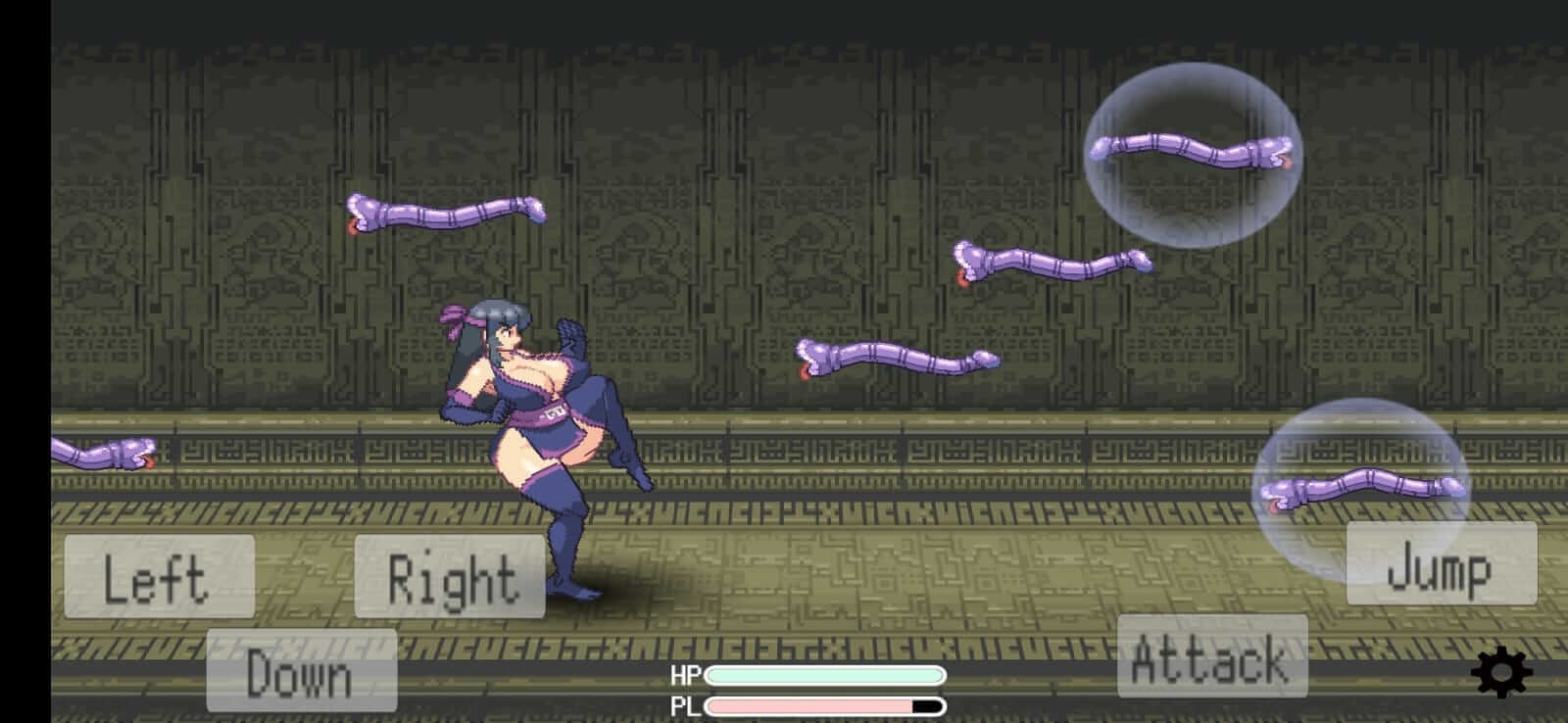Tap the HP label text
The width and height of the screenshot is (1568, 723).
[689, 675]
